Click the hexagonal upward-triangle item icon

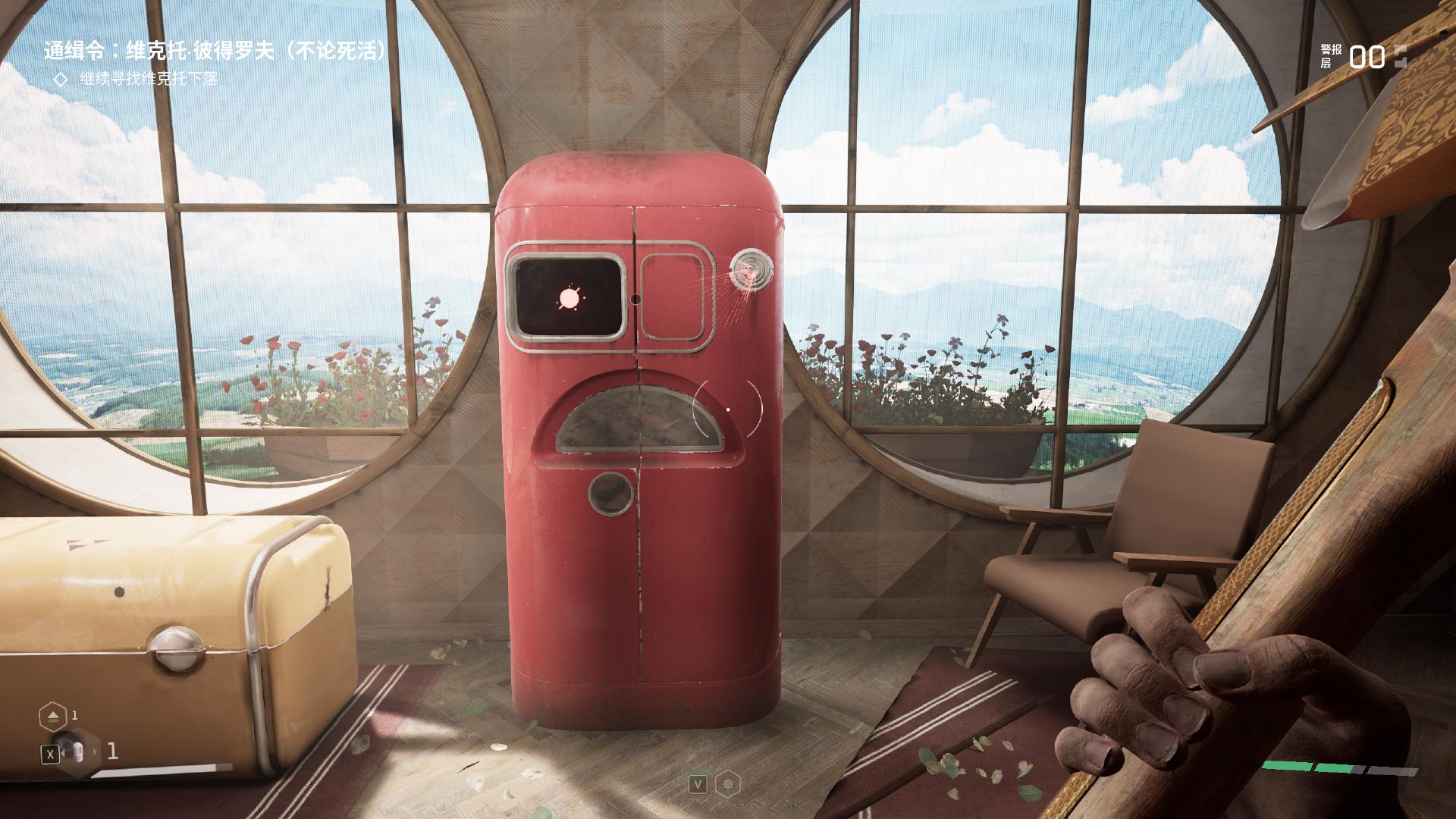coord(52,715)
